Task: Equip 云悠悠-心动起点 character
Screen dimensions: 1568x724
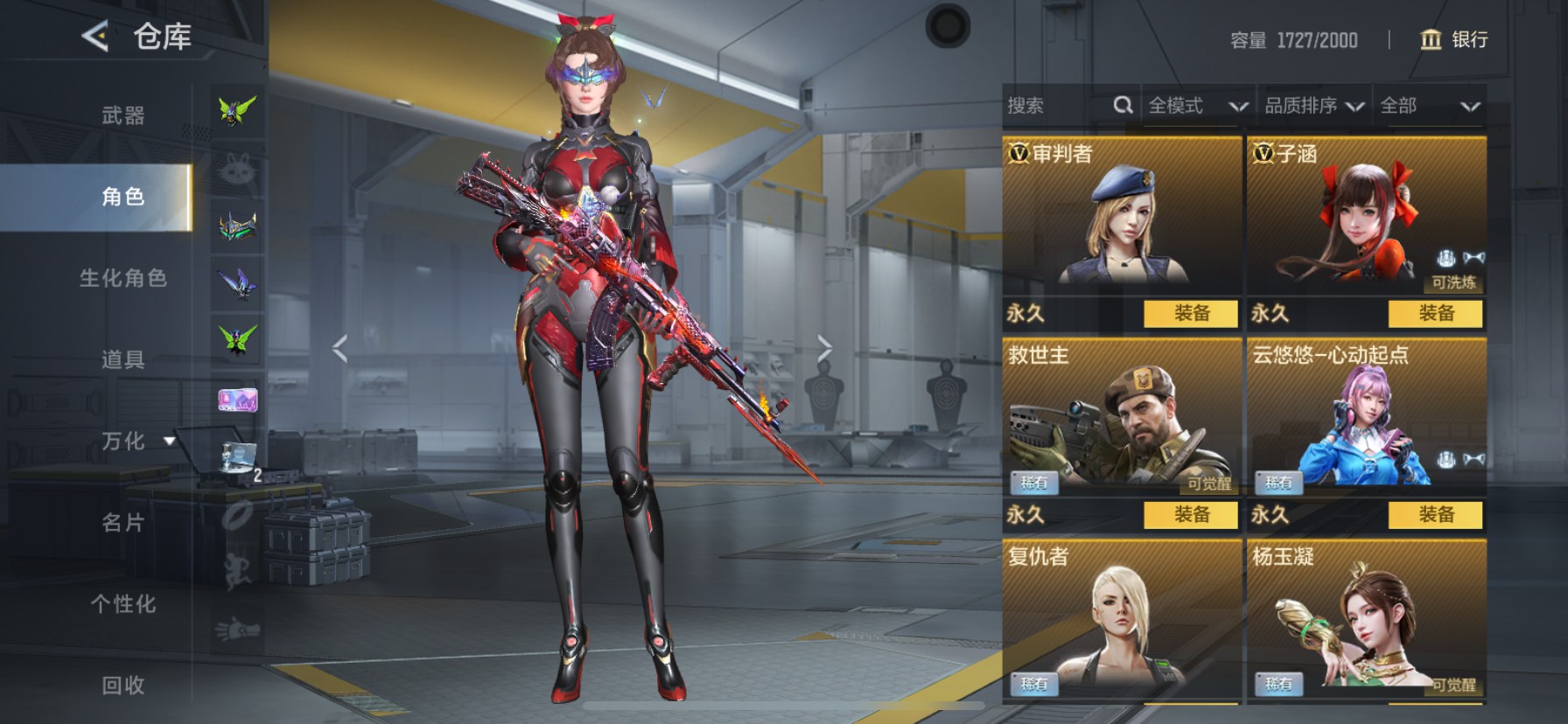Action: pos(1435,514)
